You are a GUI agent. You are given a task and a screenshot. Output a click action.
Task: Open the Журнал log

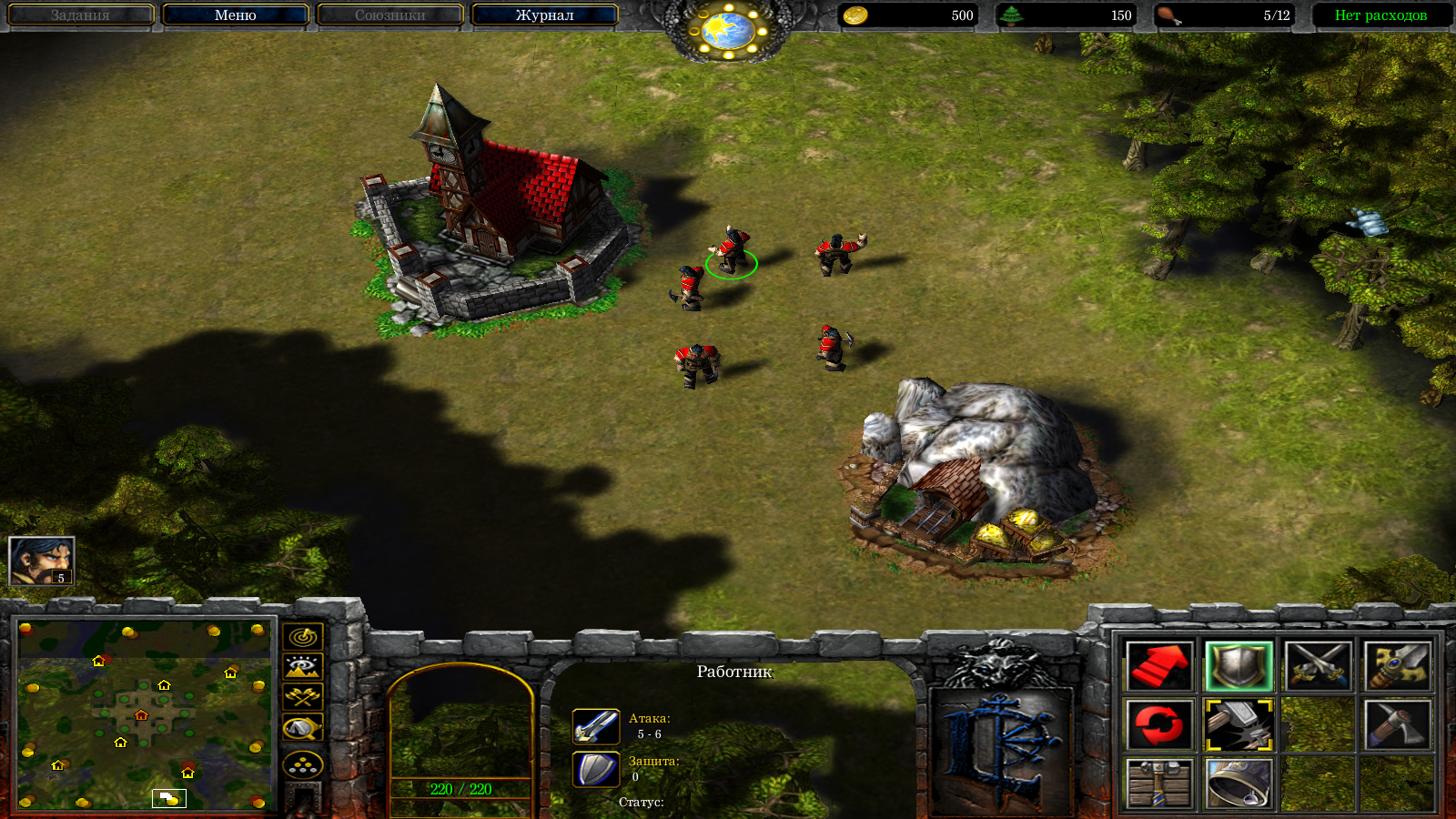click(x=544, y=15)
